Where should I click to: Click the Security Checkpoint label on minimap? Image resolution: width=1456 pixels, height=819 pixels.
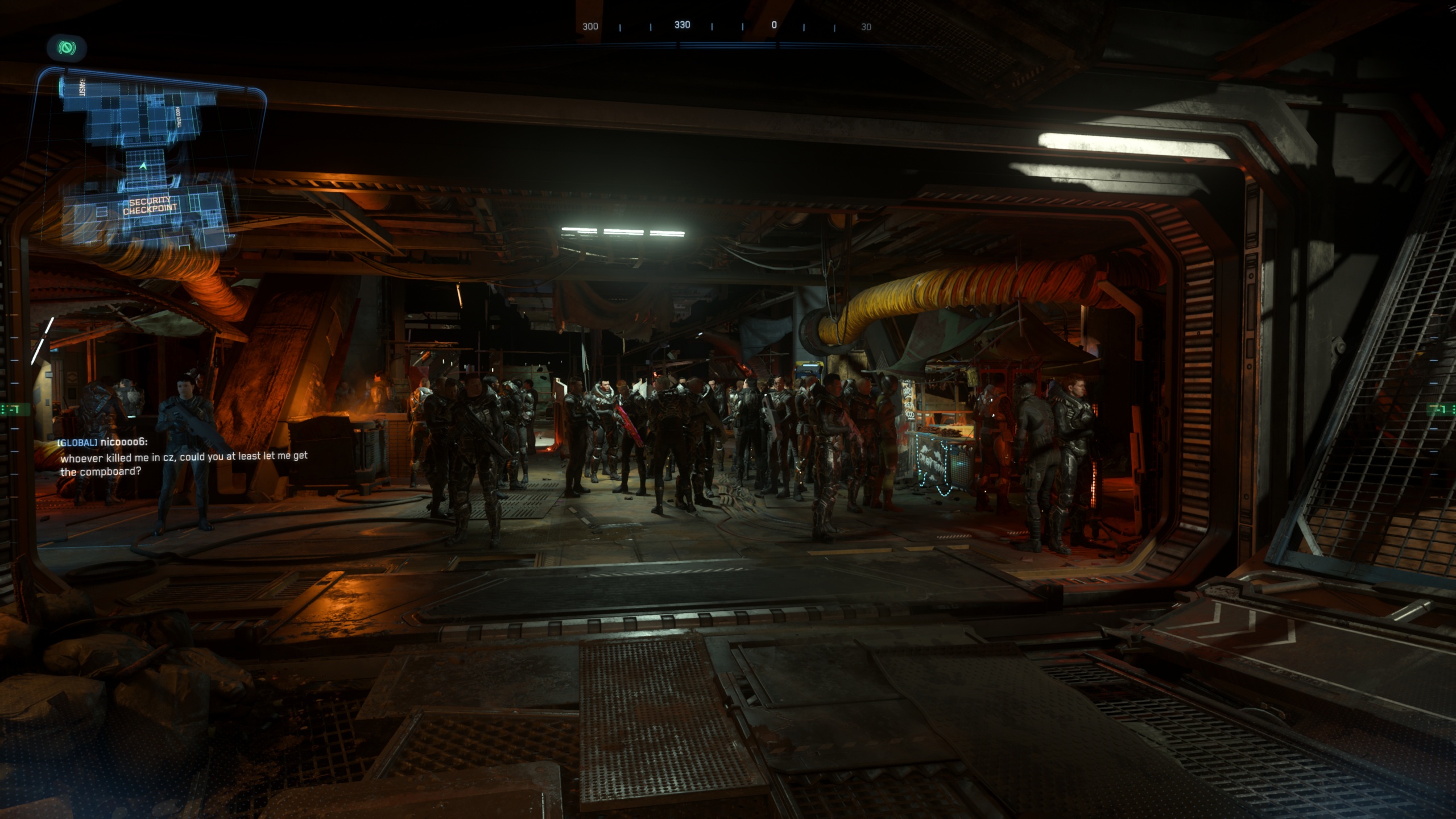coord(150,206)
